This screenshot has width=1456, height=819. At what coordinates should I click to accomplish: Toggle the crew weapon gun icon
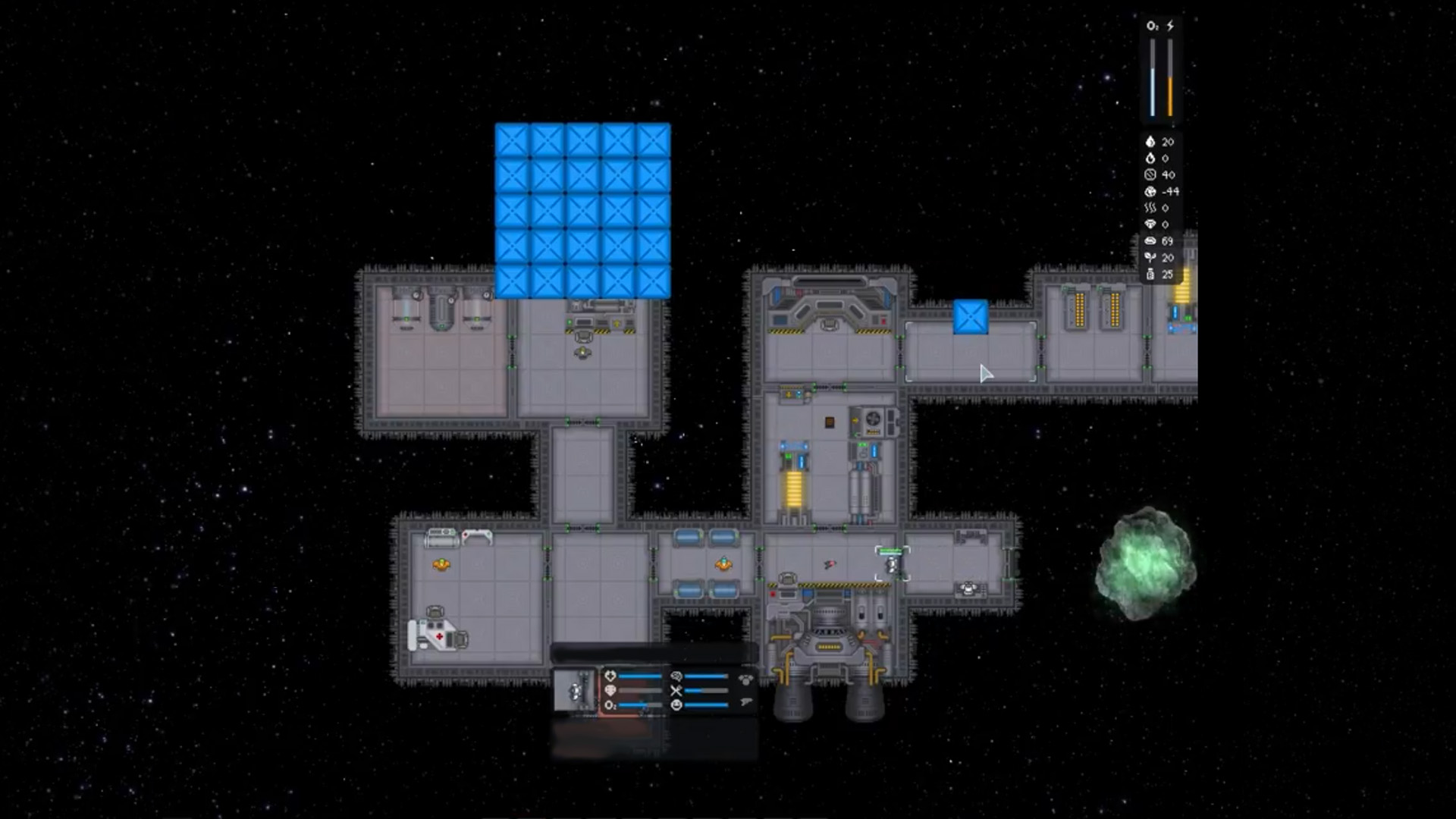745,703
